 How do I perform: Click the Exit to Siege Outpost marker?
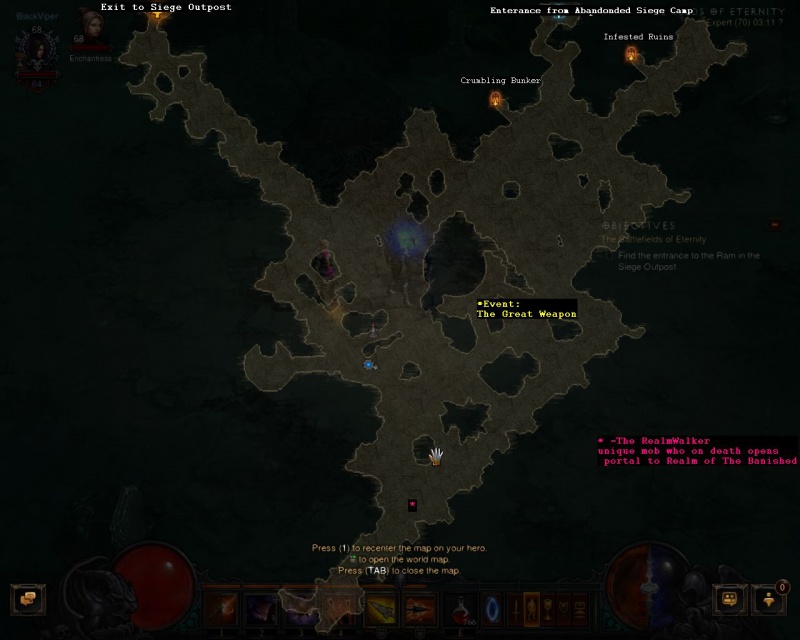pyautogui.click(x=157, y=13)
